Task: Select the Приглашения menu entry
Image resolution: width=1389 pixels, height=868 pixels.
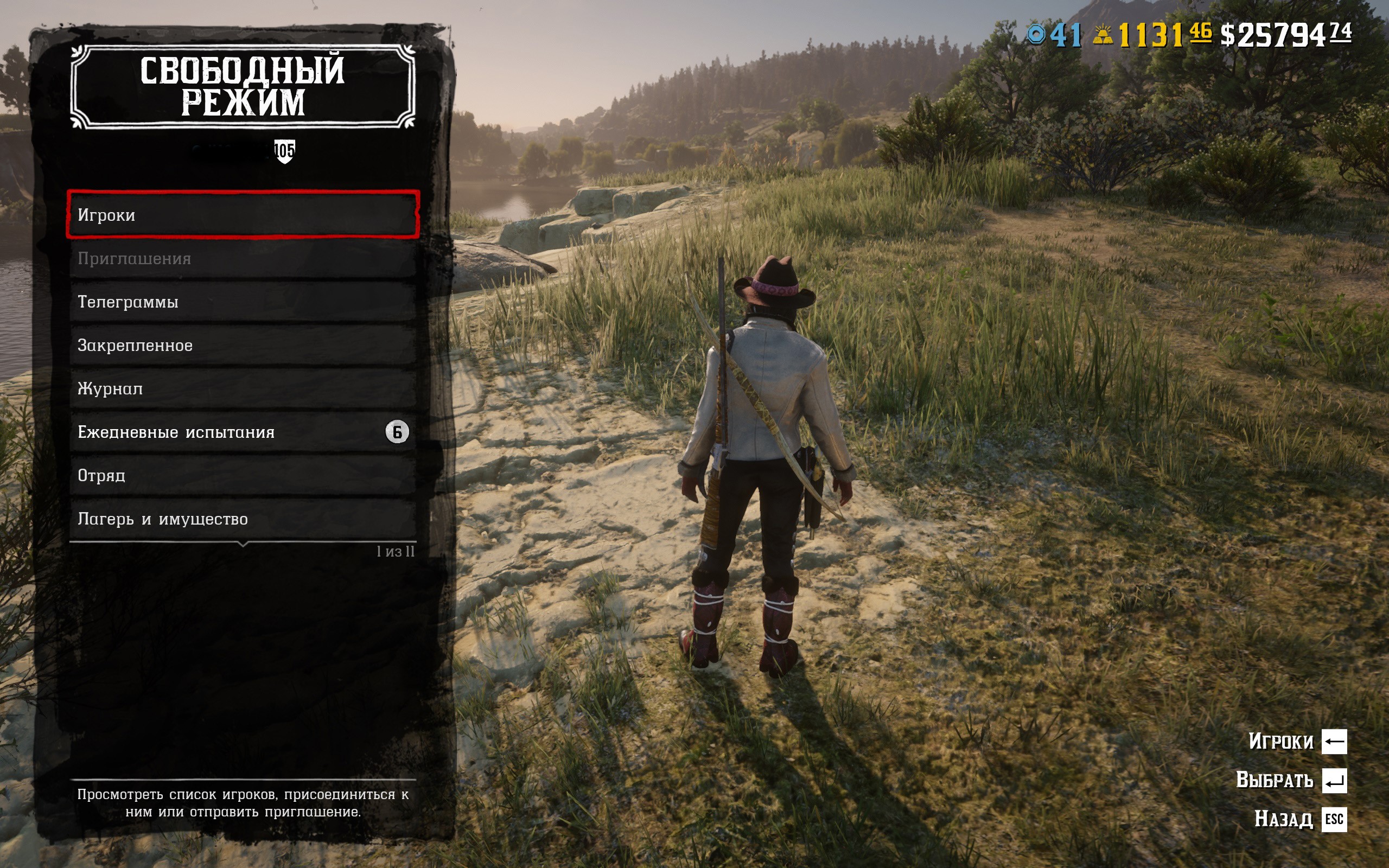Action: (x=243, y=258)
